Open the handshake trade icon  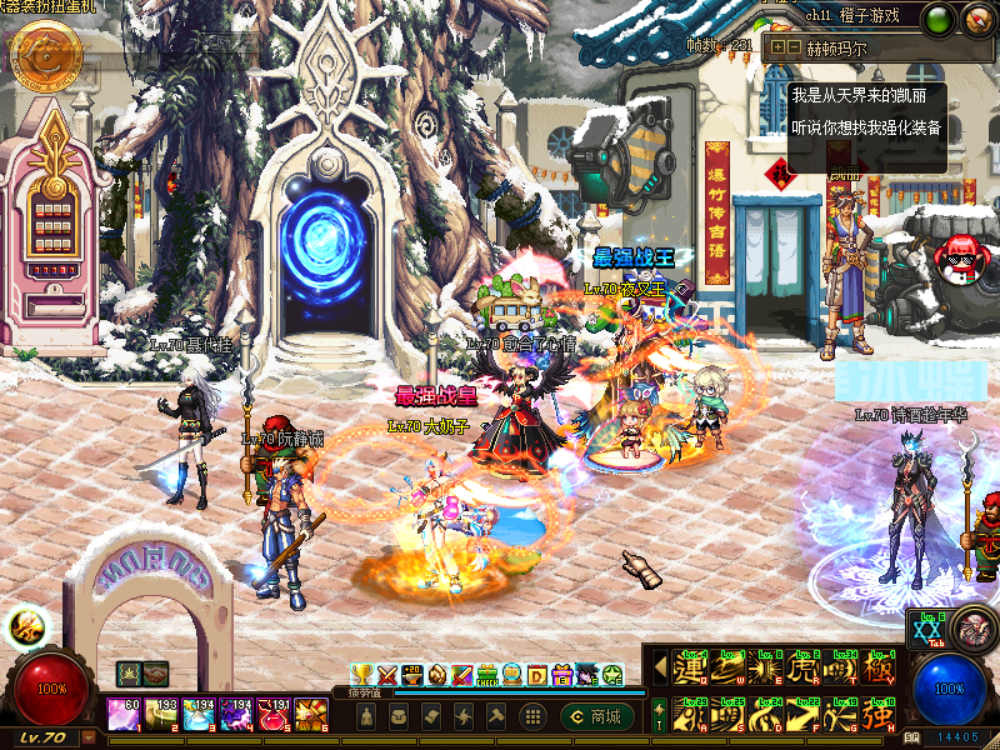(x=155, y=674)
